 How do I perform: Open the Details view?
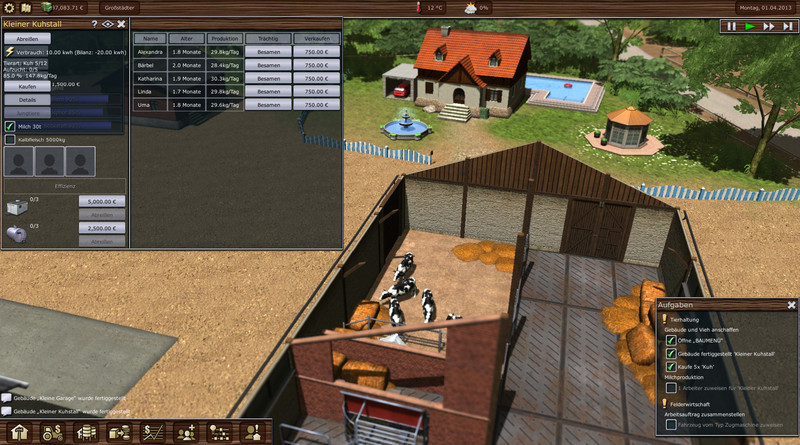click(27, 100)
